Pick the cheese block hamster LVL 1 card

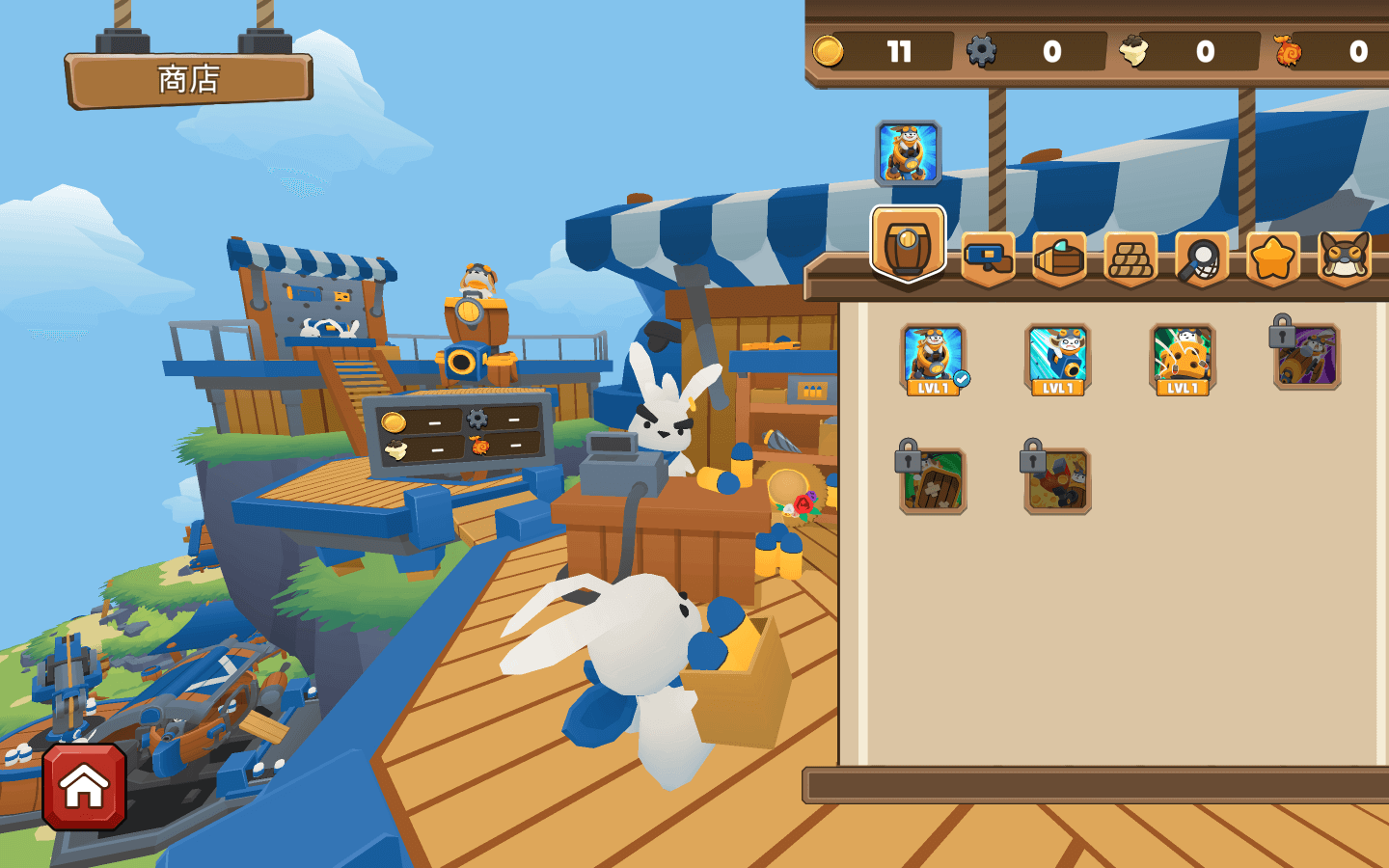pyautogui.click(x=1183, y=359)
